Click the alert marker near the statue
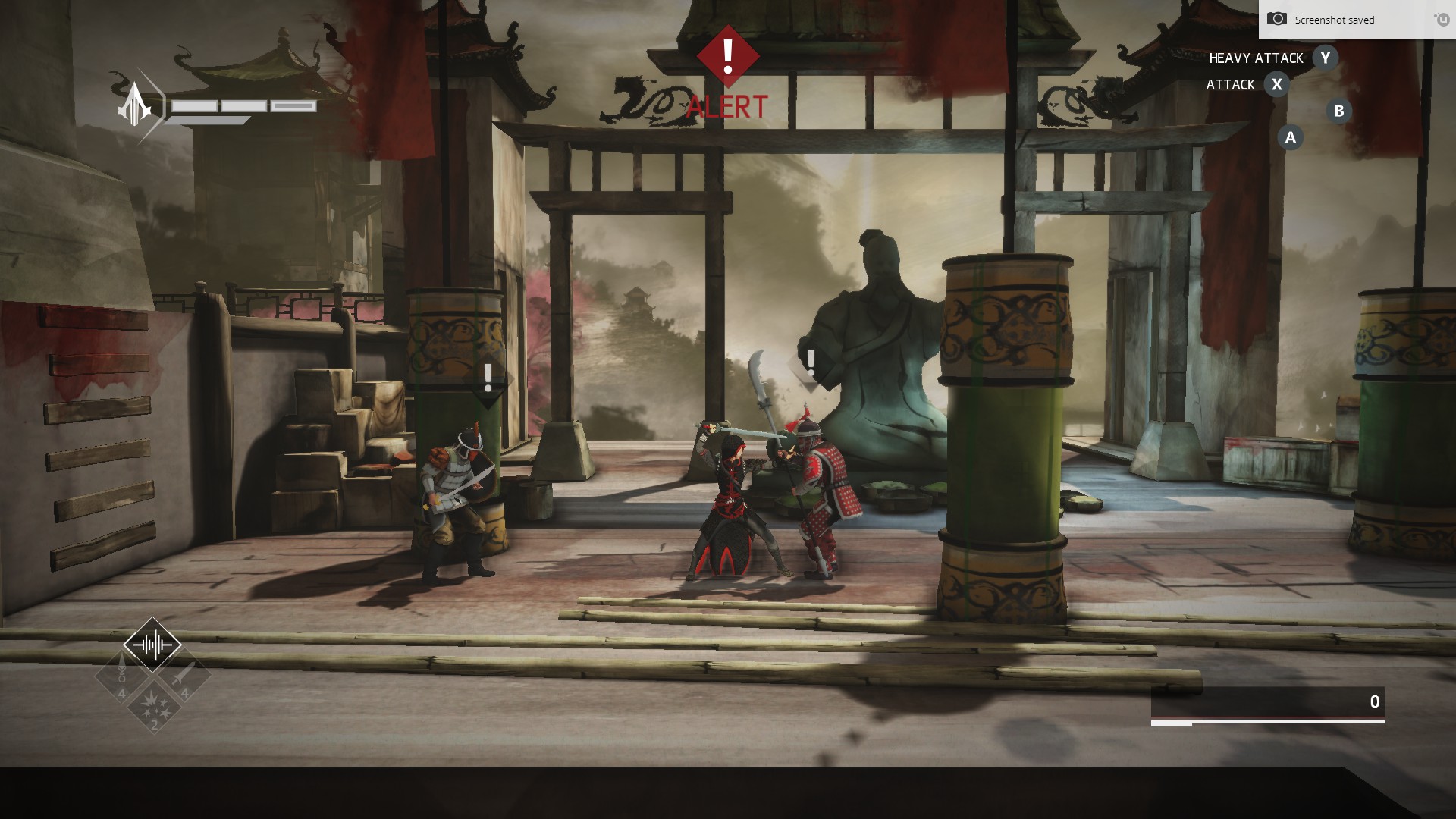The image size is (1456, 819). [811, 364]
